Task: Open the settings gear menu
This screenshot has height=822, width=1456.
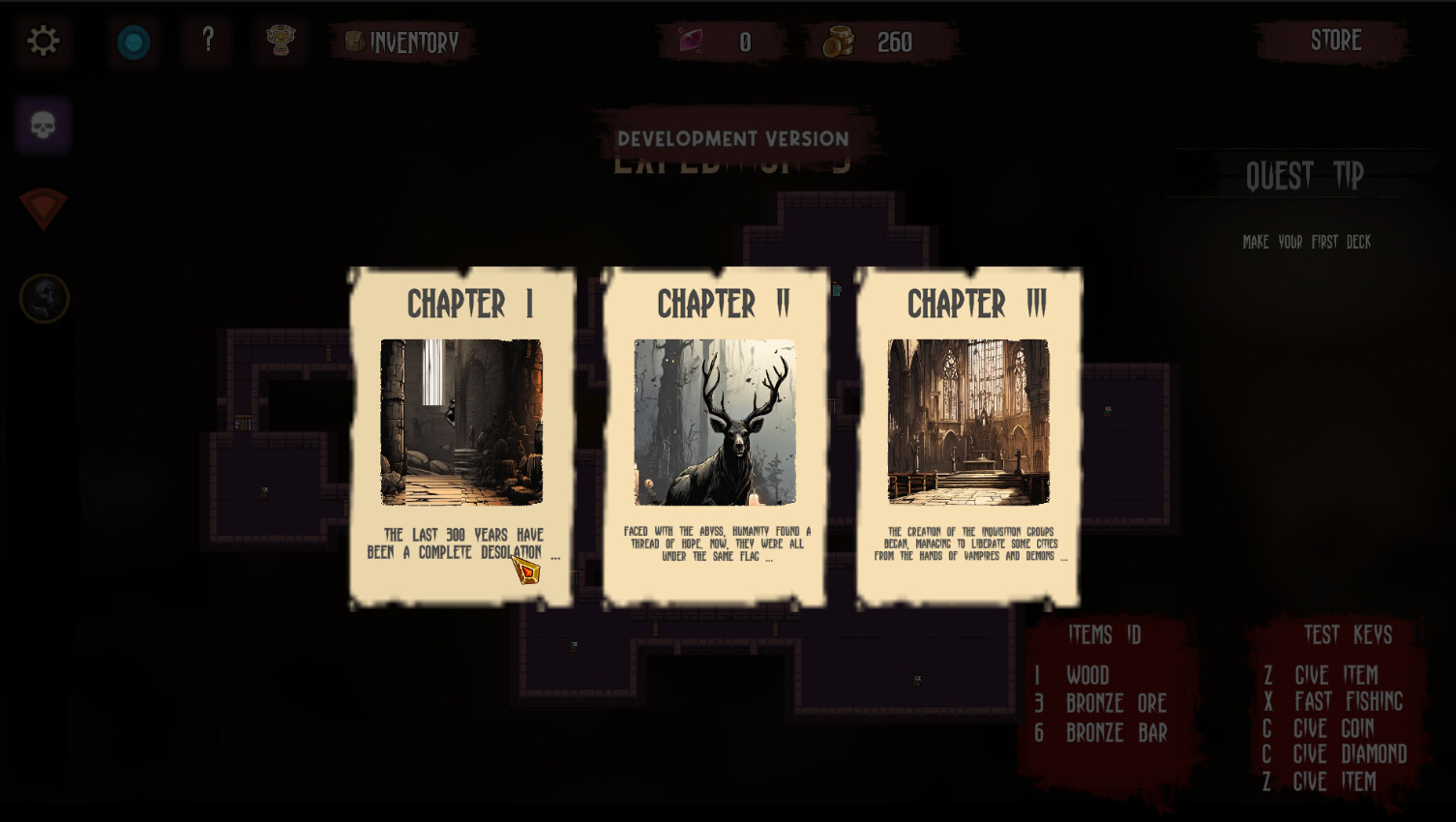Action: 43,42
